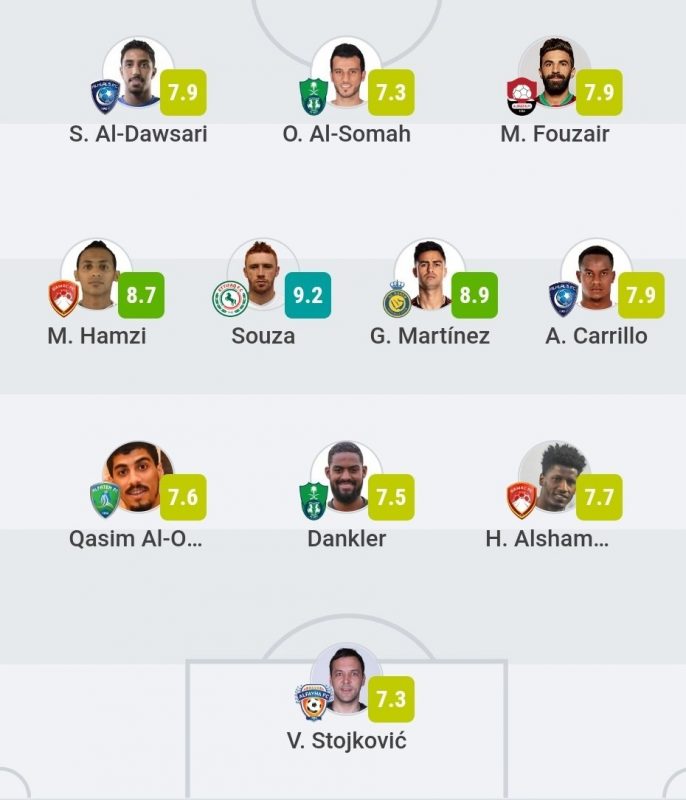The height and width of the screenshot is (800, 686).
Task: Tap M. Hamzi's player photo
Action: coord(96,276)
